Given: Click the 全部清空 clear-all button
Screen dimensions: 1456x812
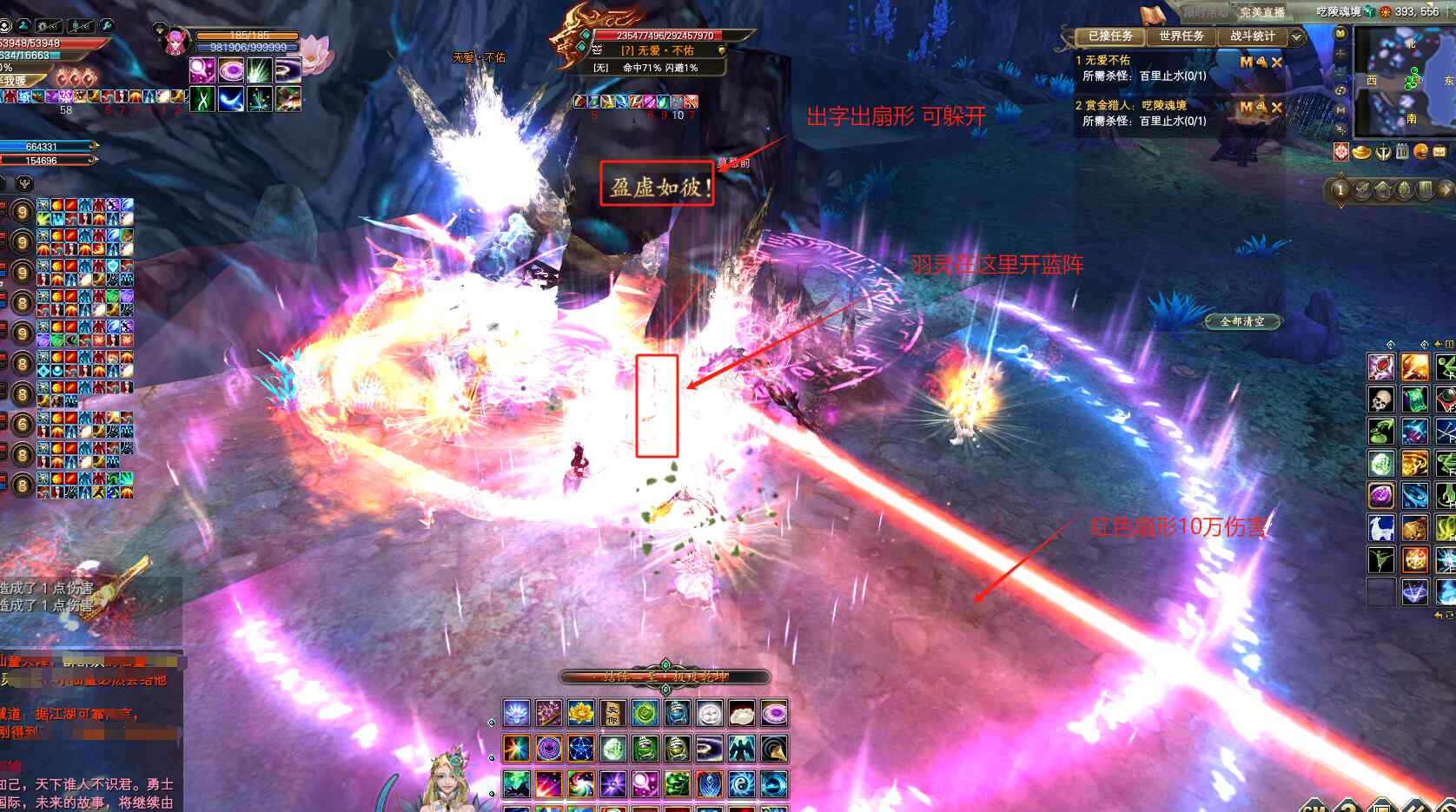Looking at the screenshot, I should pyautogui.click(x=1242, y=321).
